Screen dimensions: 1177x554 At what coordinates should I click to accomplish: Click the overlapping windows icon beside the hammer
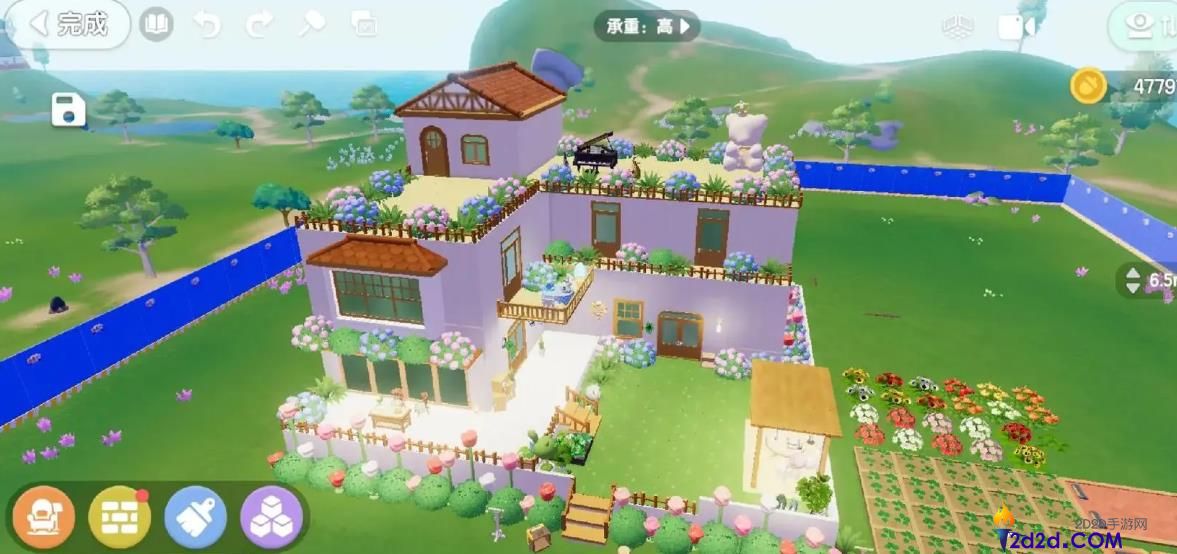(364, 25)
